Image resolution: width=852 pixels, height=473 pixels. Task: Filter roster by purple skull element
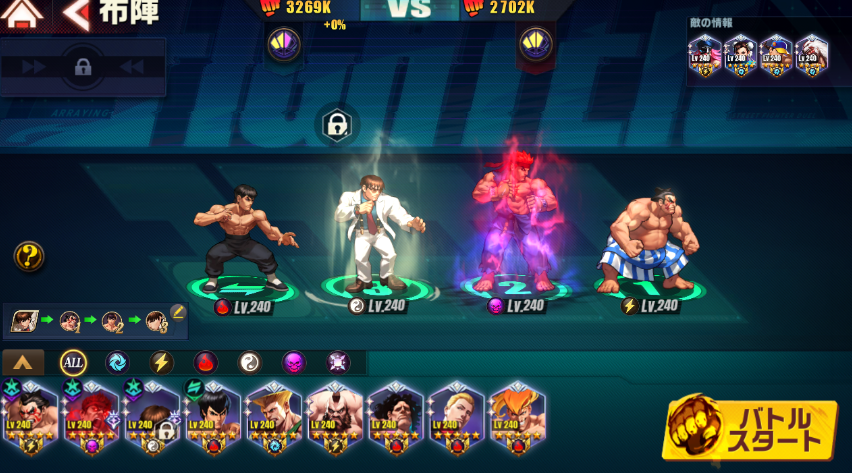293,362
